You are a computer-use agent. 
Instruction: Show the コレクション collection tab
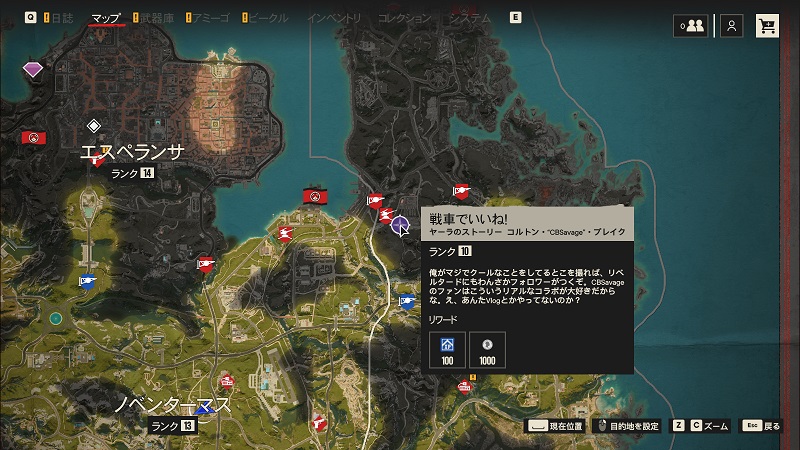point(406,18)
